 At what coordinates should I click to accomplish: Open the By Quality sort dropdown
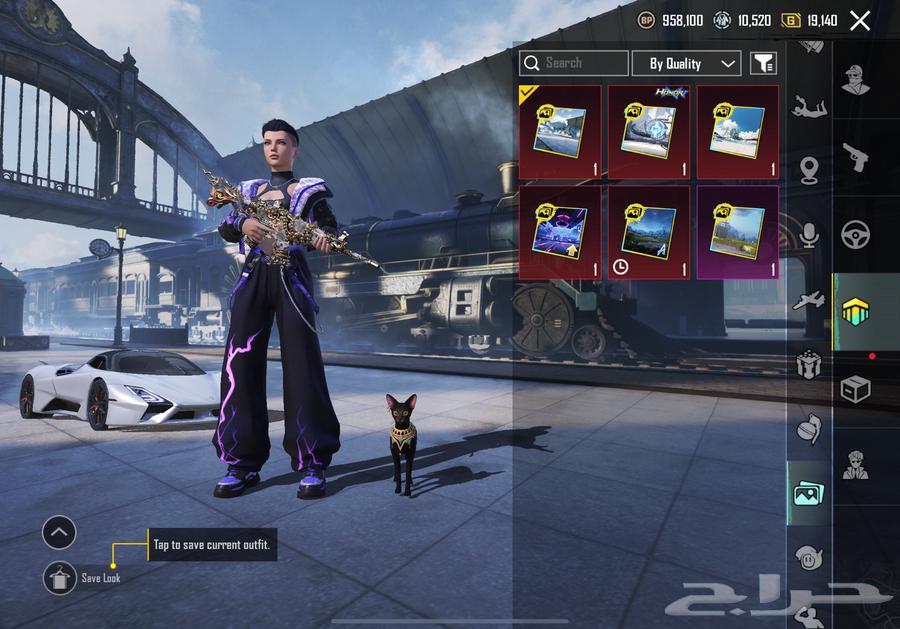click(x=686, y=63)
